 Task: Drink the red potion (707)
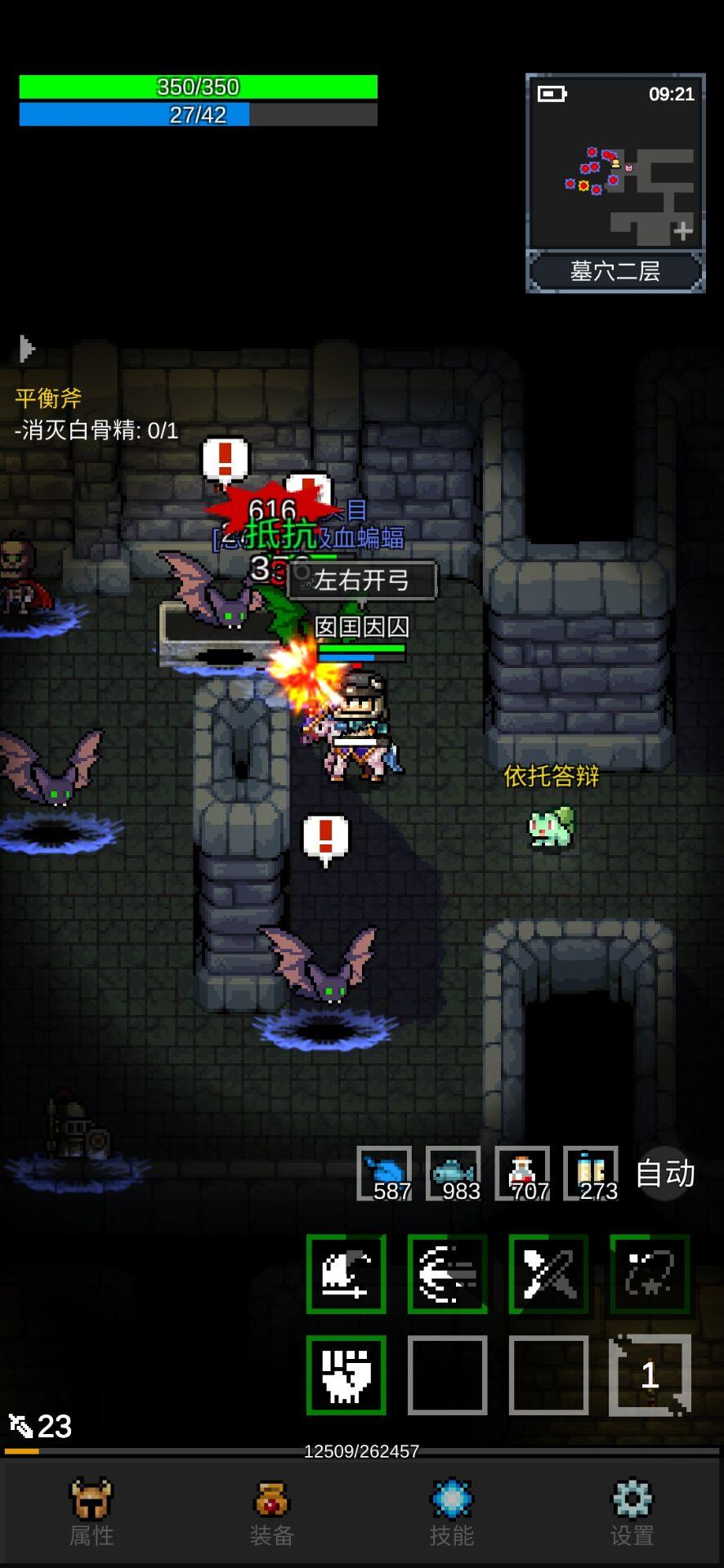tap(521, 1174)
